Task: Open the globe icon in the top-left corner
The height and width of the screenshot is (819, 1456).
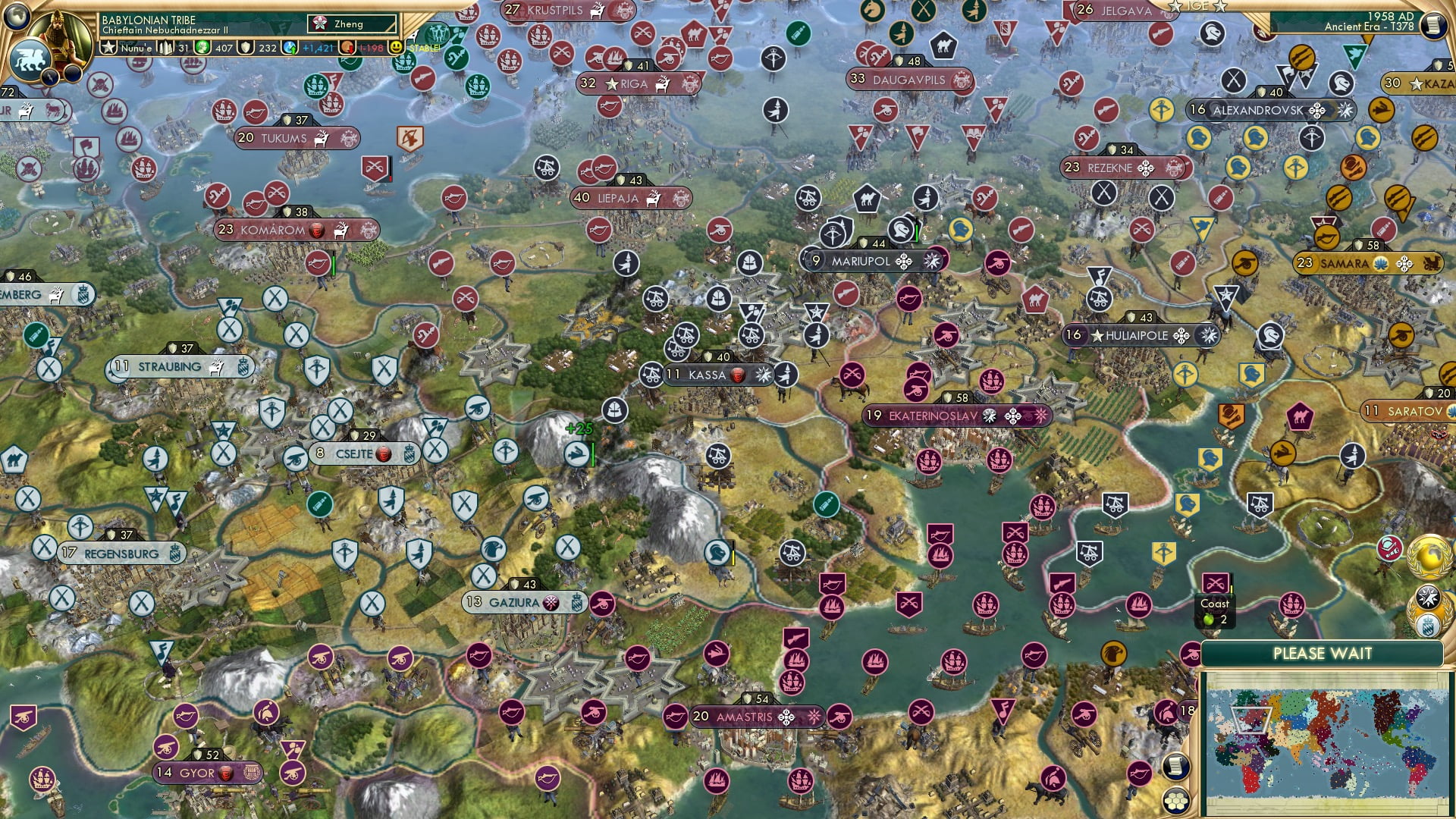Action: pos(16,14)
